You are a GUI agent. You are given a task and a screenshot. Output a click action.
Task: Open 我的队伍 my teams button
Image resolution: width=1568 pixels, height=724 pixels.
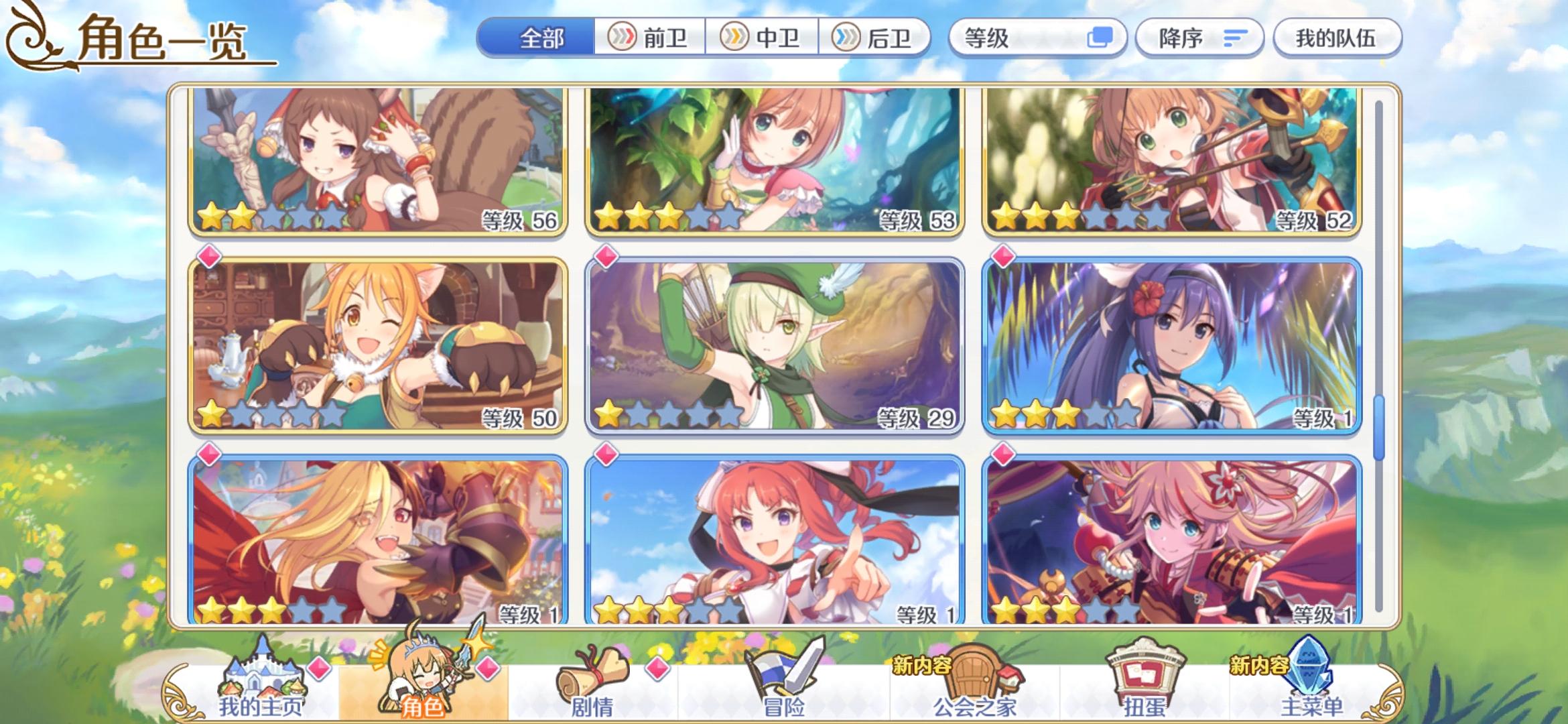point(1337,38)
